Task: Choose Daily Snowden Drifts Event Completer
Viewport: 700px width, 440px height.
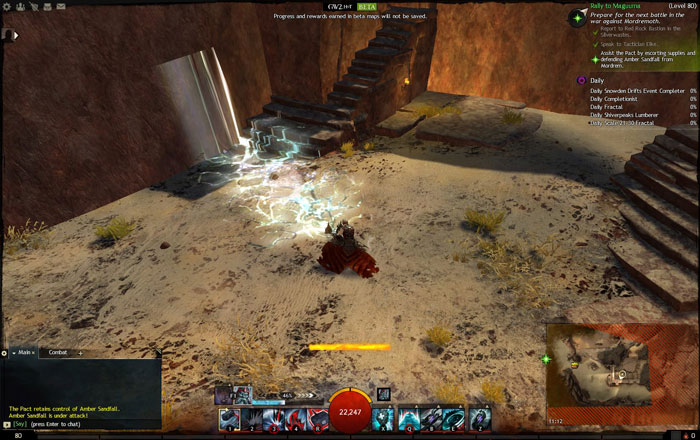Action: point(636,91)
